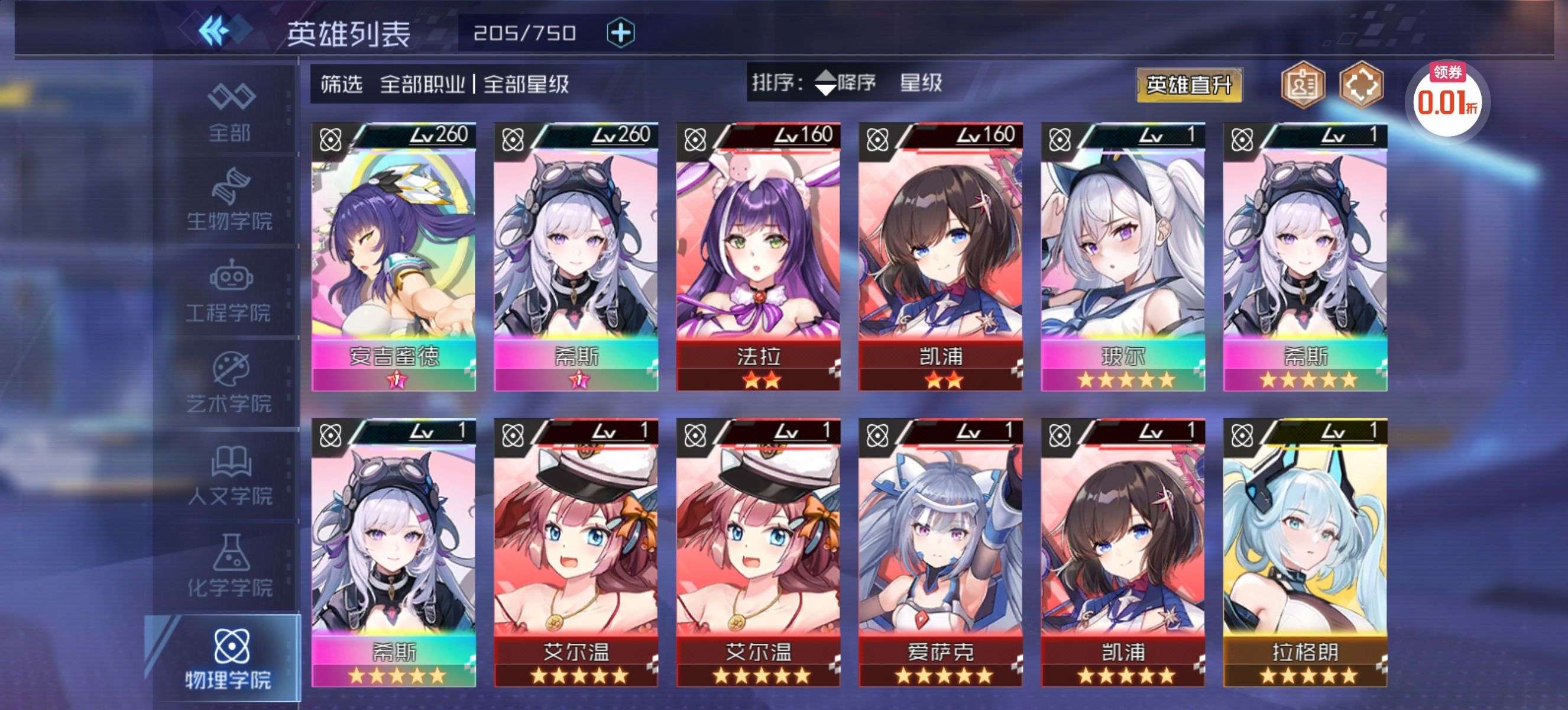Viewport: 1568px width, 710px height.
Task: Select the 安吉蜜德 hero card
Action: 393,256
